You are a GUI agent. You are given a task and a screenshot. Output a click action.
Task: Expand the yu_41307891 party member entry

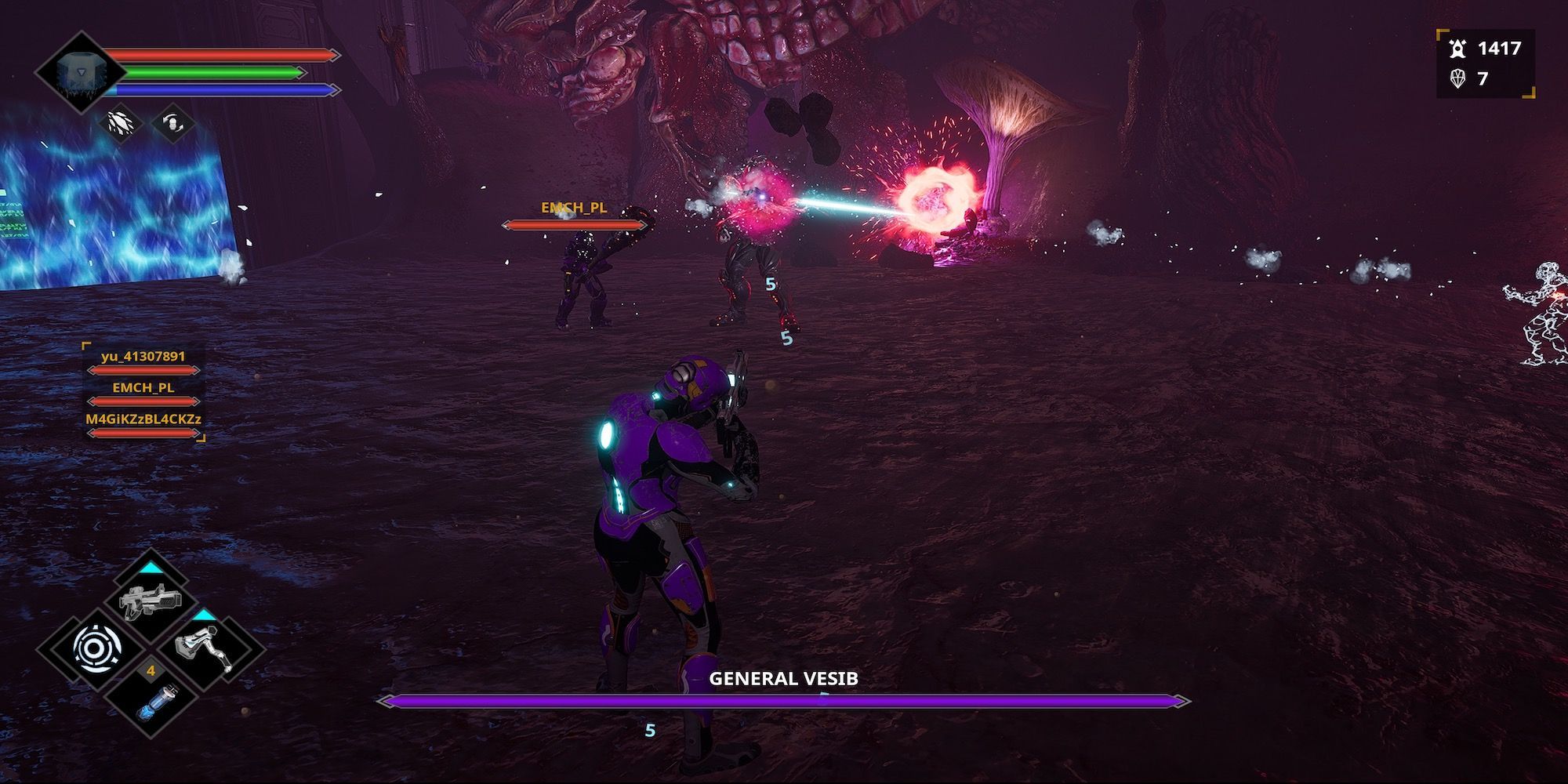pos(143,357)
